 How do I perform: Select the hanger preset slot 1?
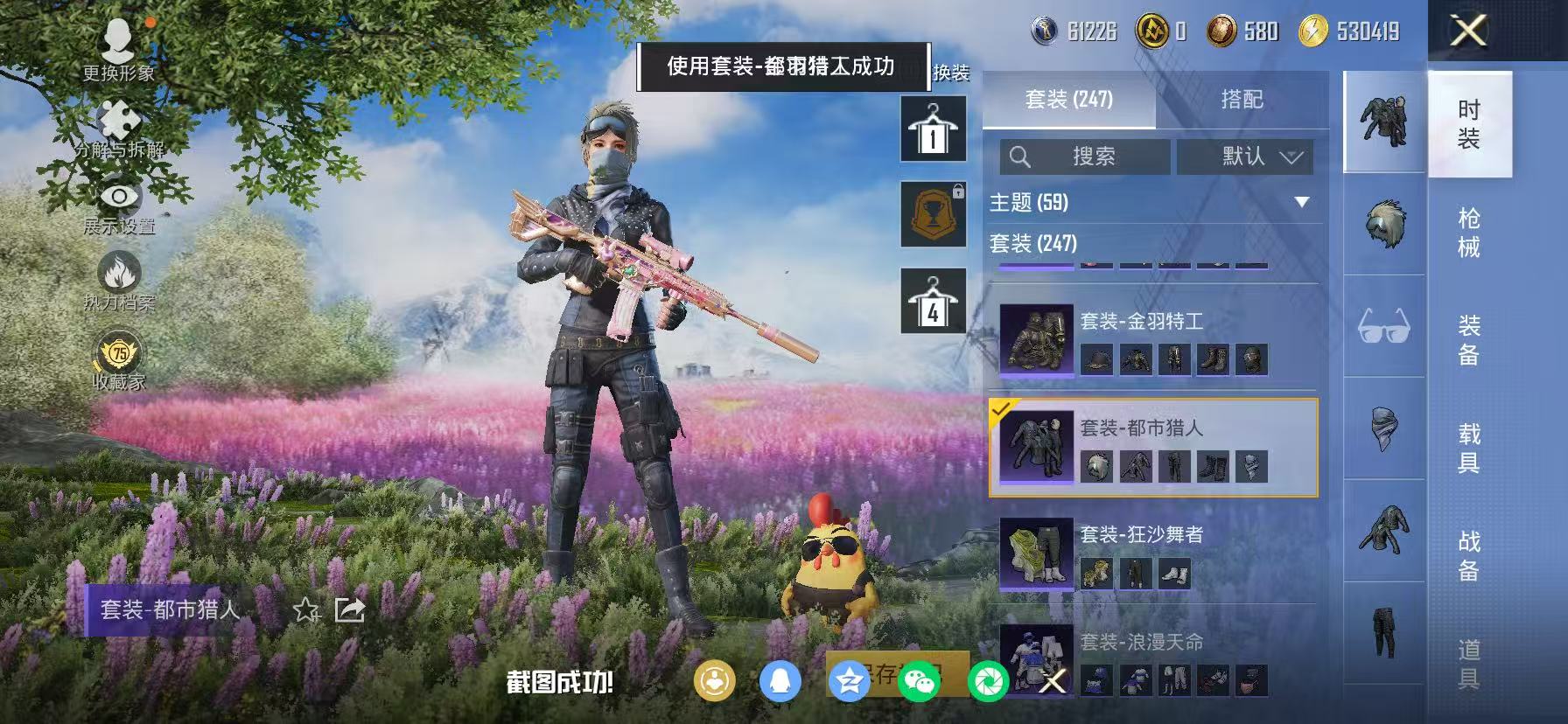[x=932, y=129]
